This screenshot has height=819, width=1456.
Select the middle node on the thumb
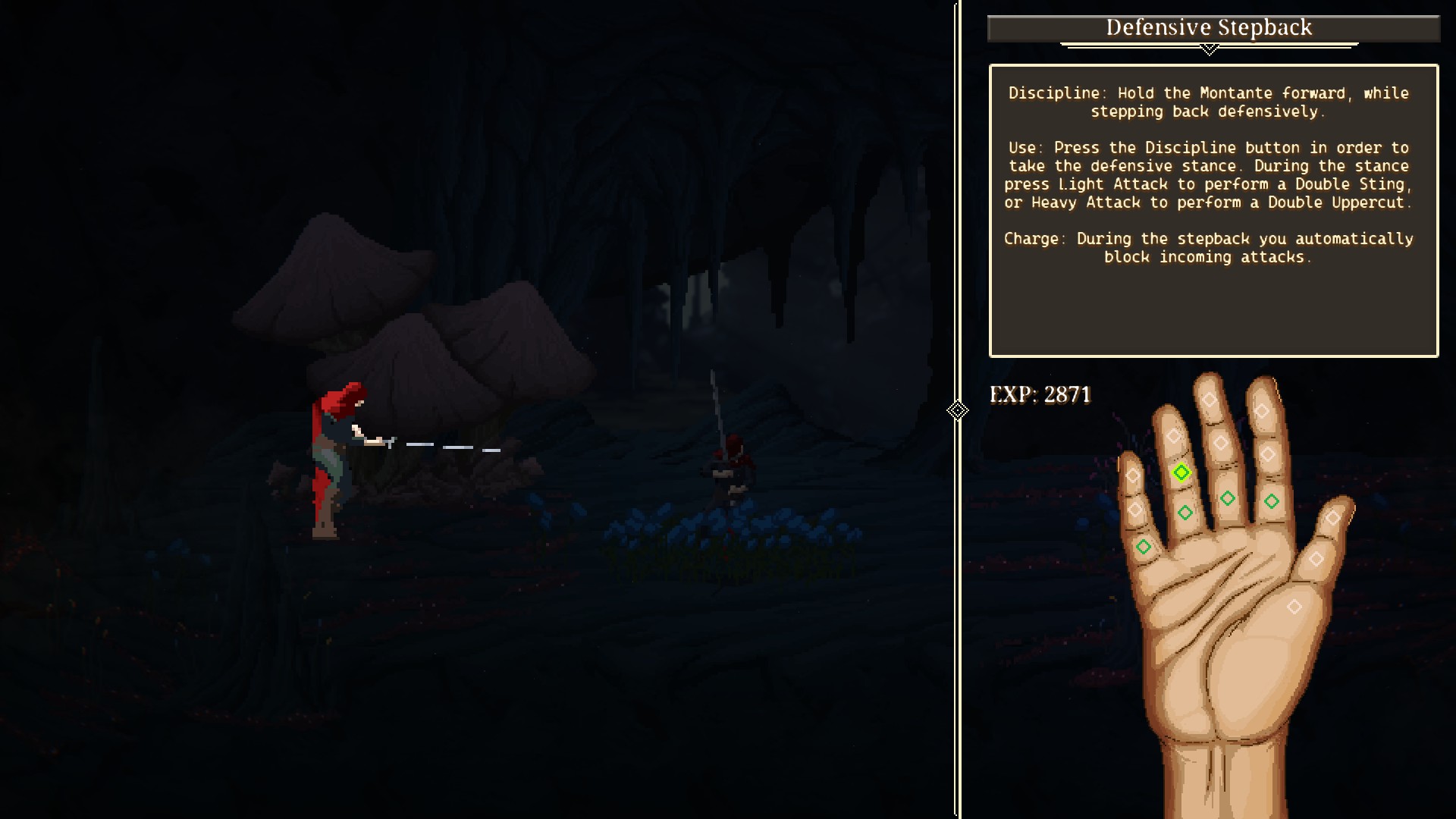click(x=1316, y=559)
